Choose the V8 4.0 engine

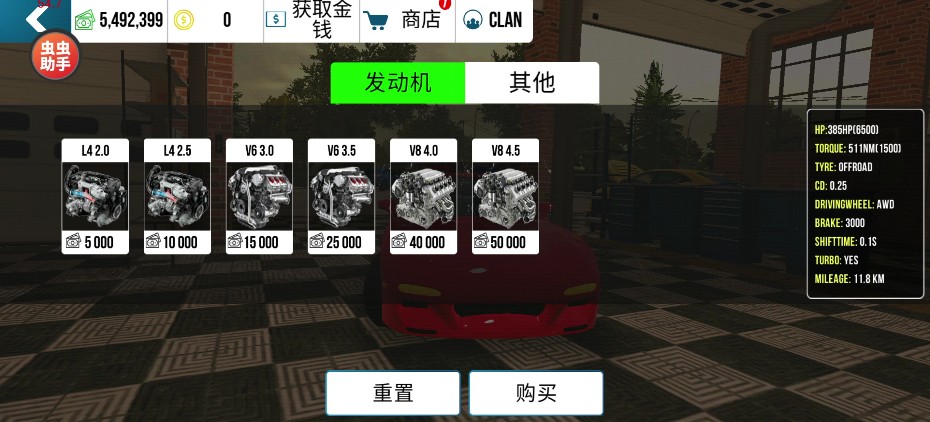click(423, 196)
